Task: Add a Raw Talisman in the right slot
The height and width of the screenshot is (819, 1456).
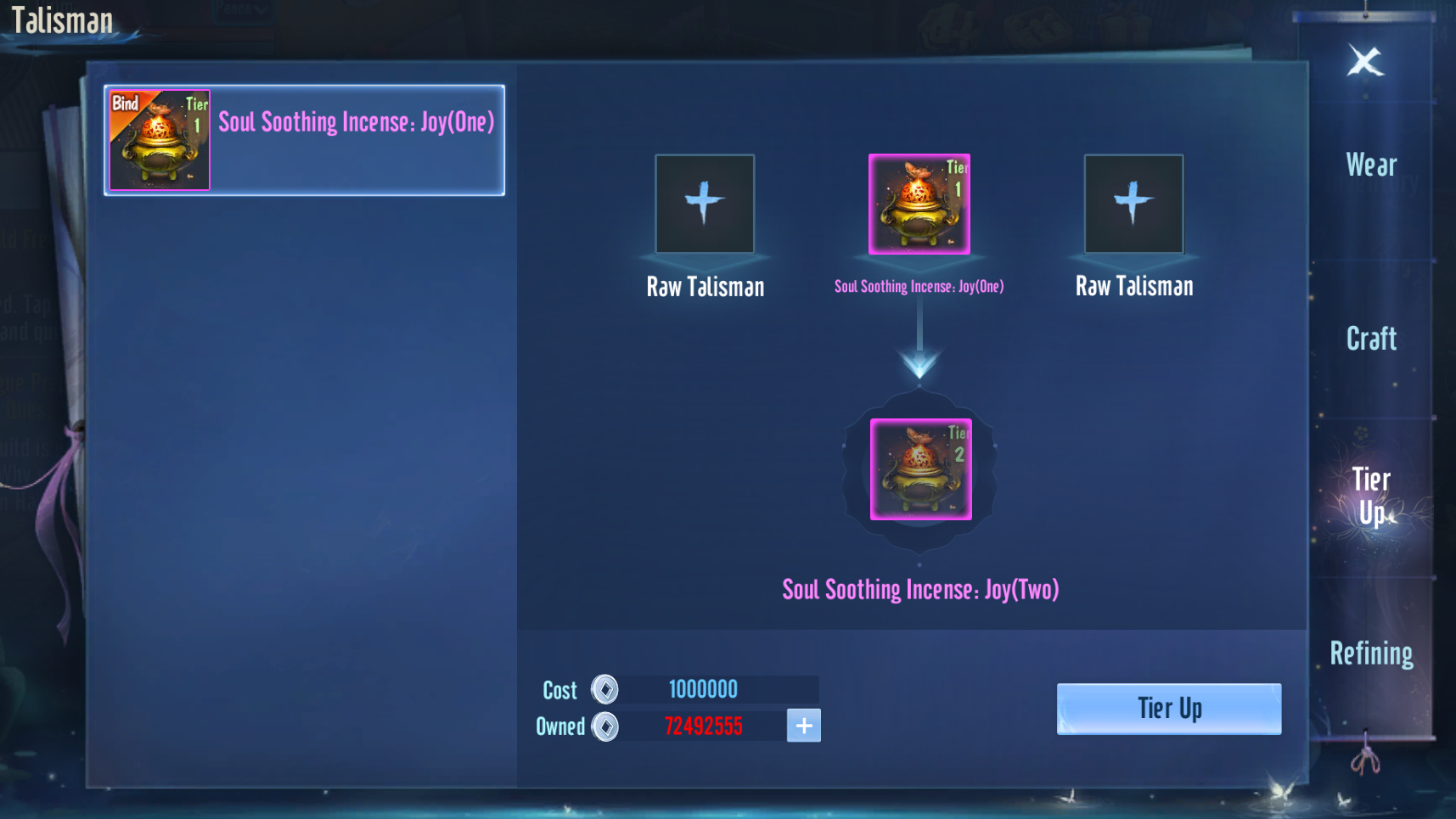Action: point(1133,204)
